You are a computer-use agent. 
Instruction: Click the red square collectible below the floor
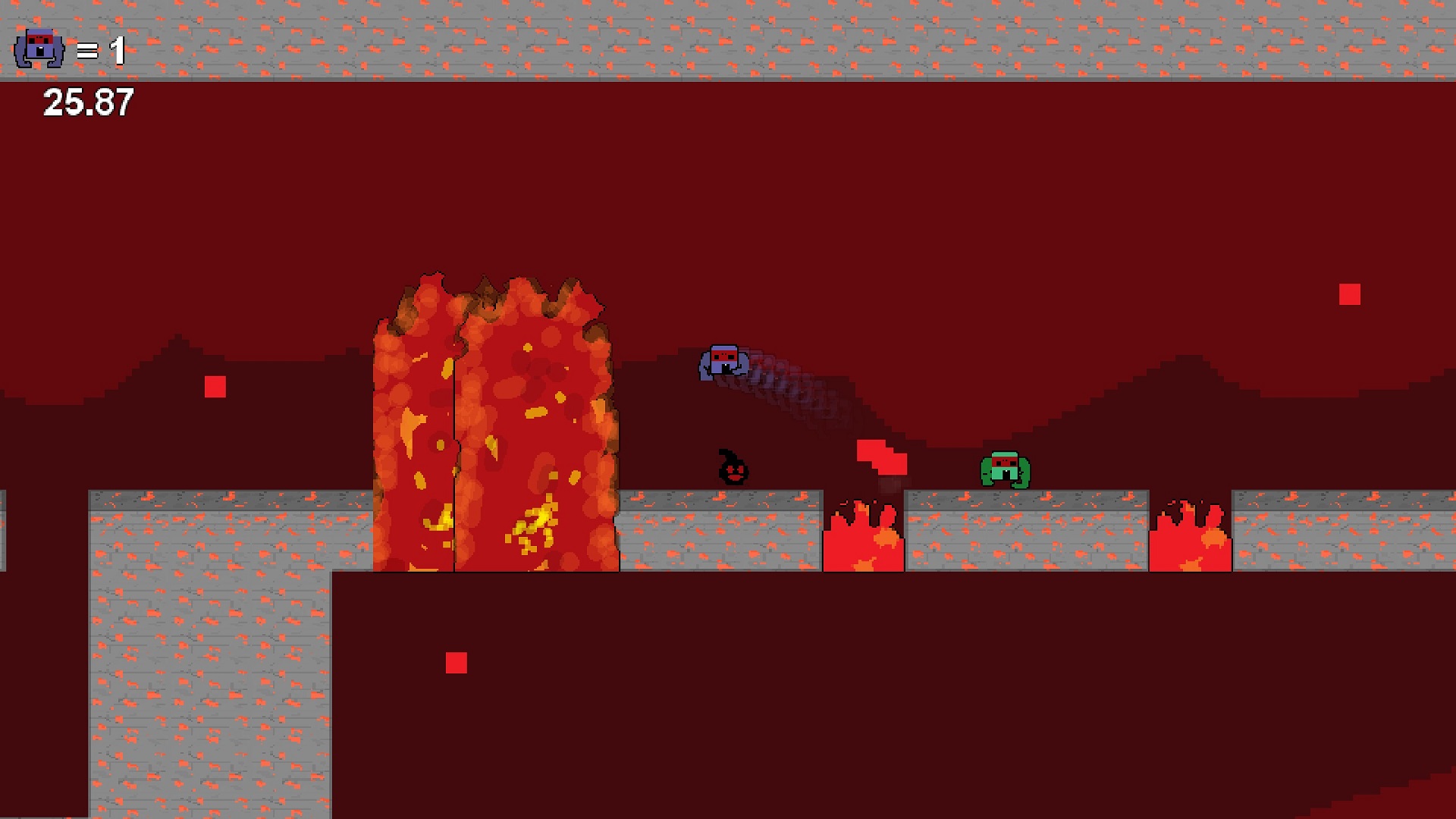[458, 662]
